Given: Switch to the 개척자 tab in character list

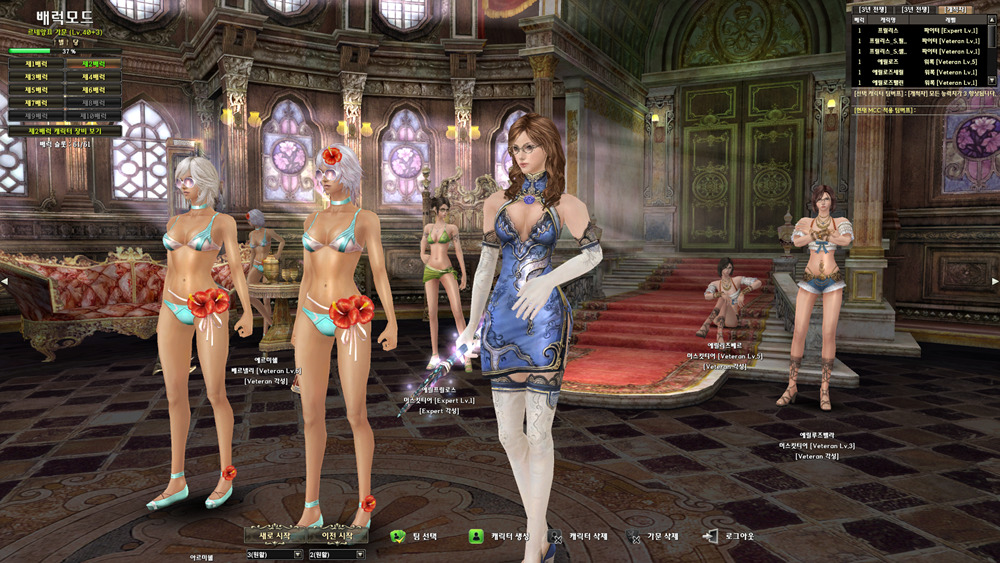Looking at the screenshot, I should pyautogui.click(x=957, y=9).
